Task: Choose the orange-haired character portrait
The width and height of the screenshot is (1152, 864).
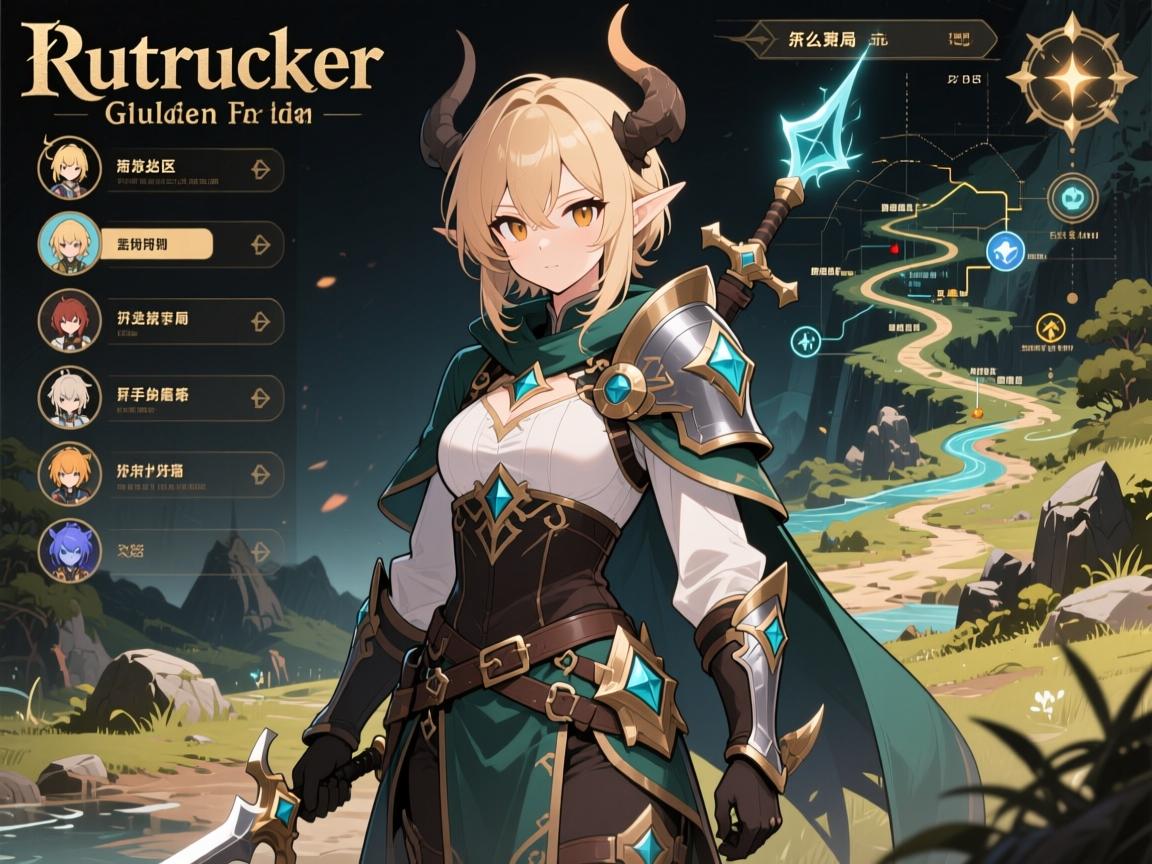Action: (68, 472)
